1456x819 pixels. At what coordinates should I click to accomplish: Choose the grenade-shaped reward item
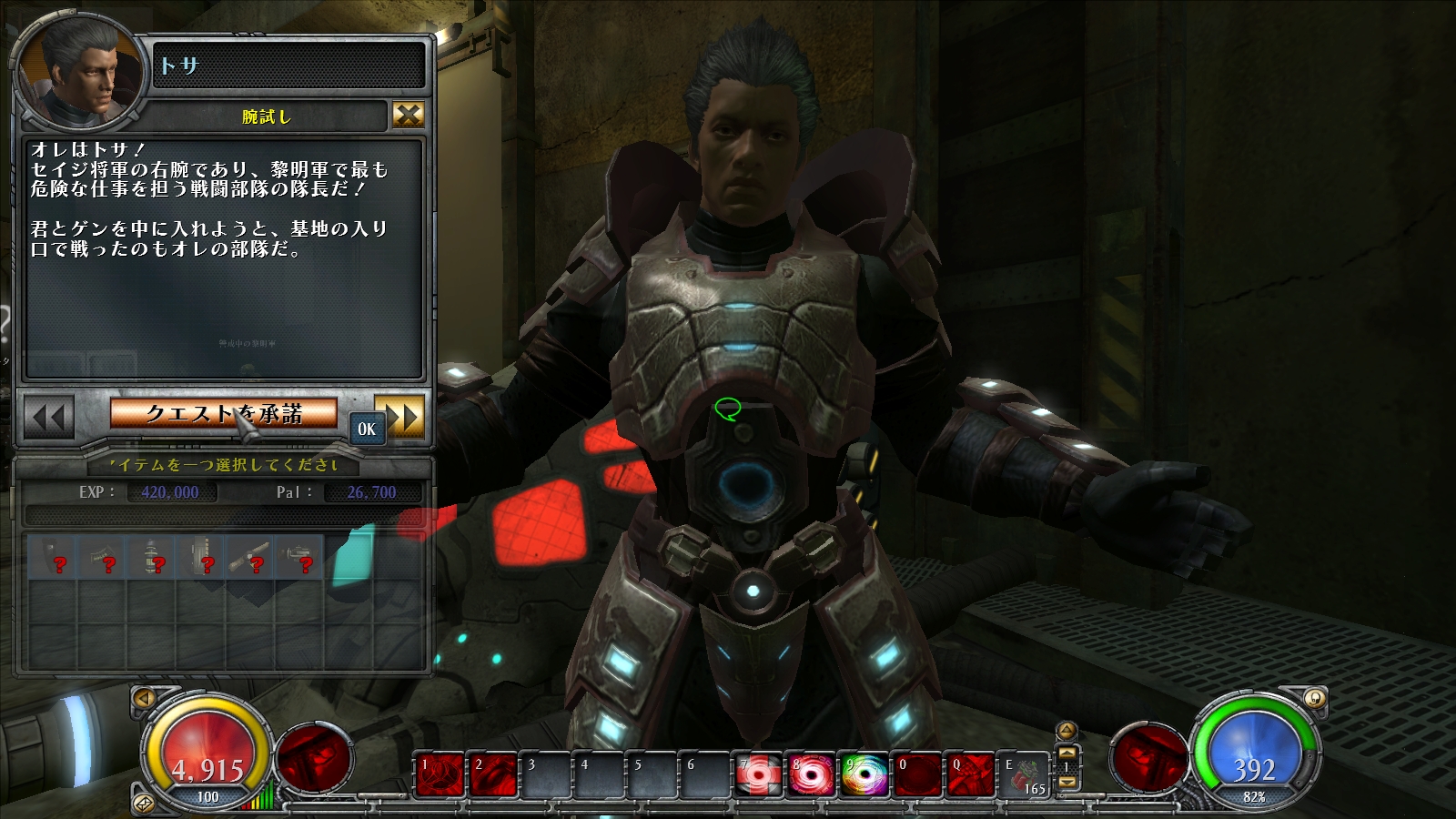(x=152, y=557)
